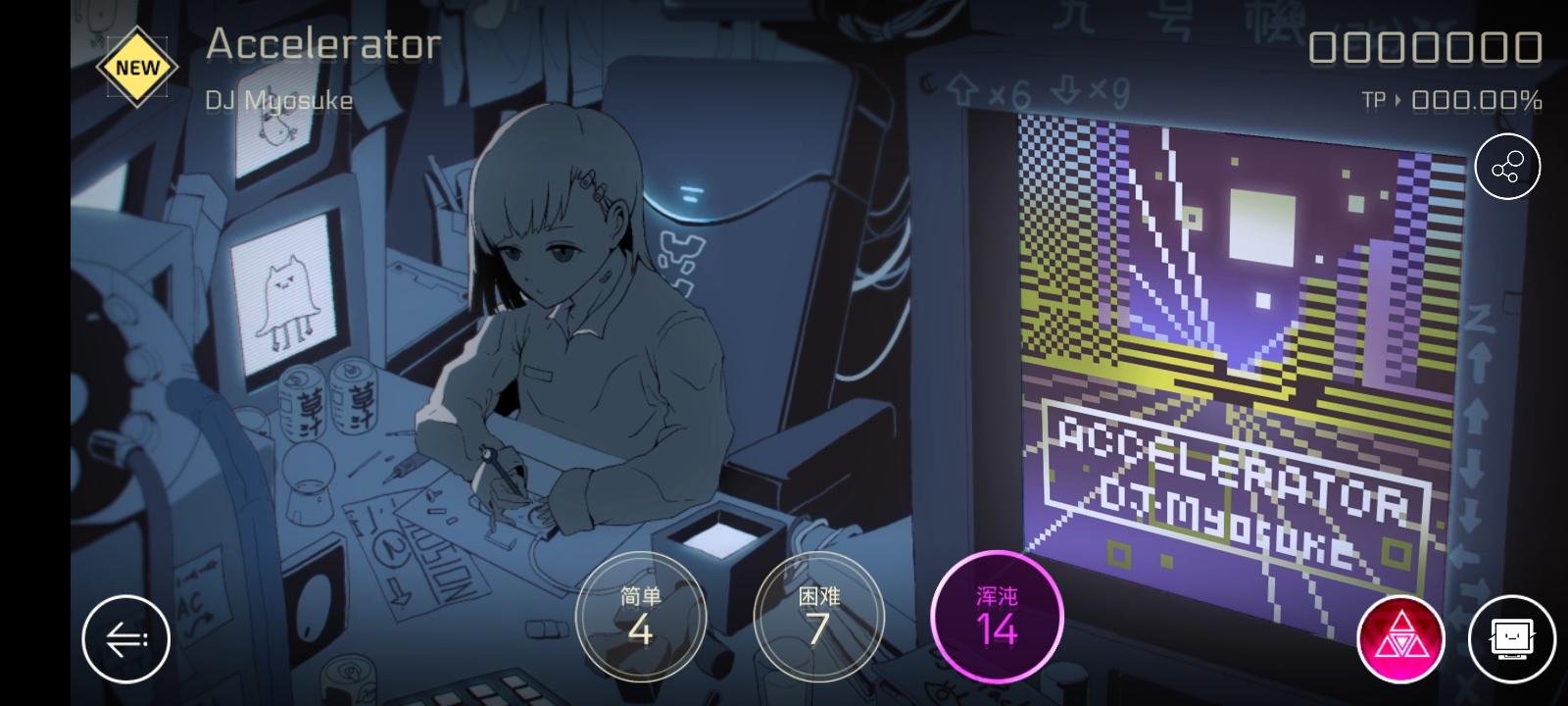Click the robot monitor icon bottom right
The height and width of the screenshot is (706, 1568).
pyautogui.click(x=1512, y=637)
